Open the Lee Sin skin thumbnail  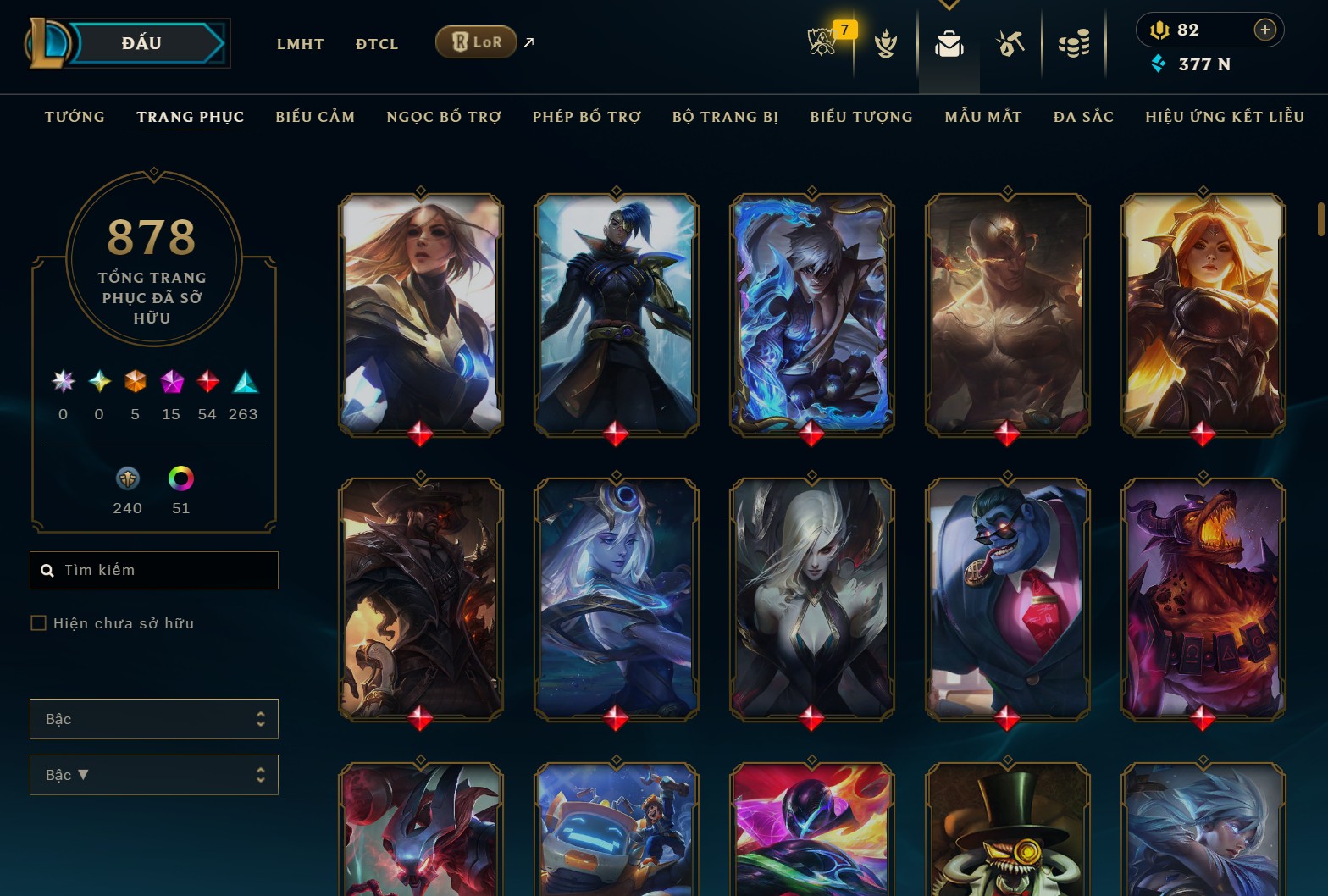(1006, 315)
